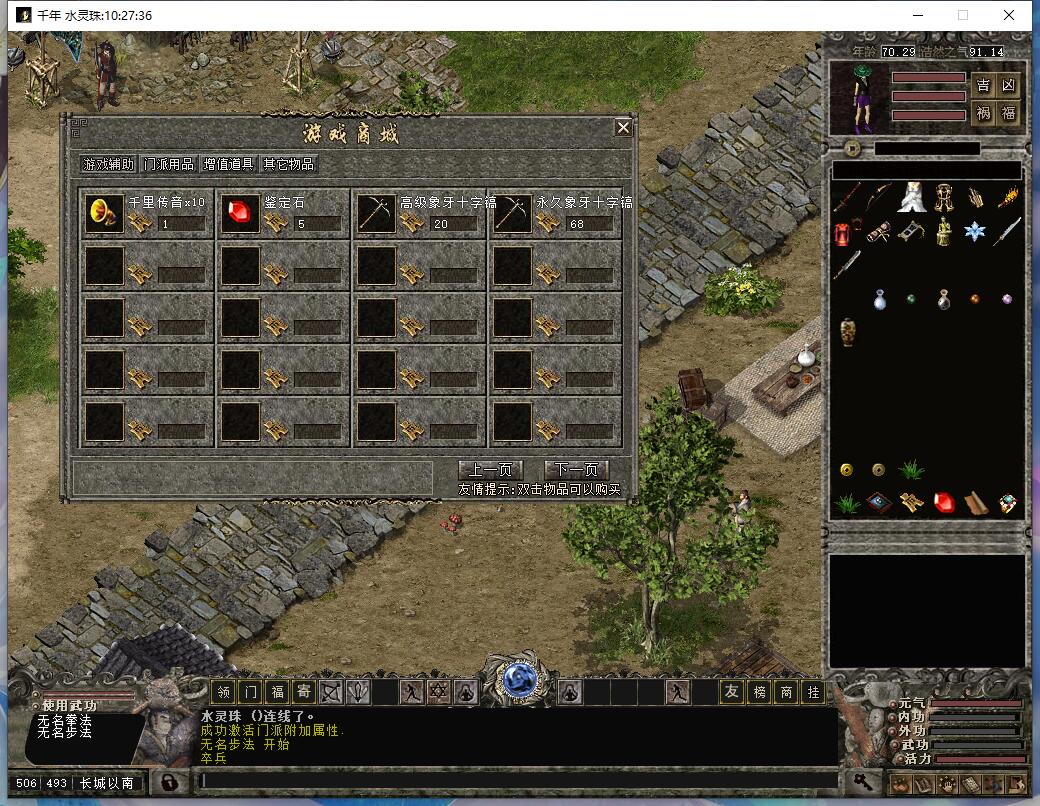Select the 永久象牙十字镐 pickaxe item
Viewport: 1040px width, 806px height.
(x=512, y=213)
